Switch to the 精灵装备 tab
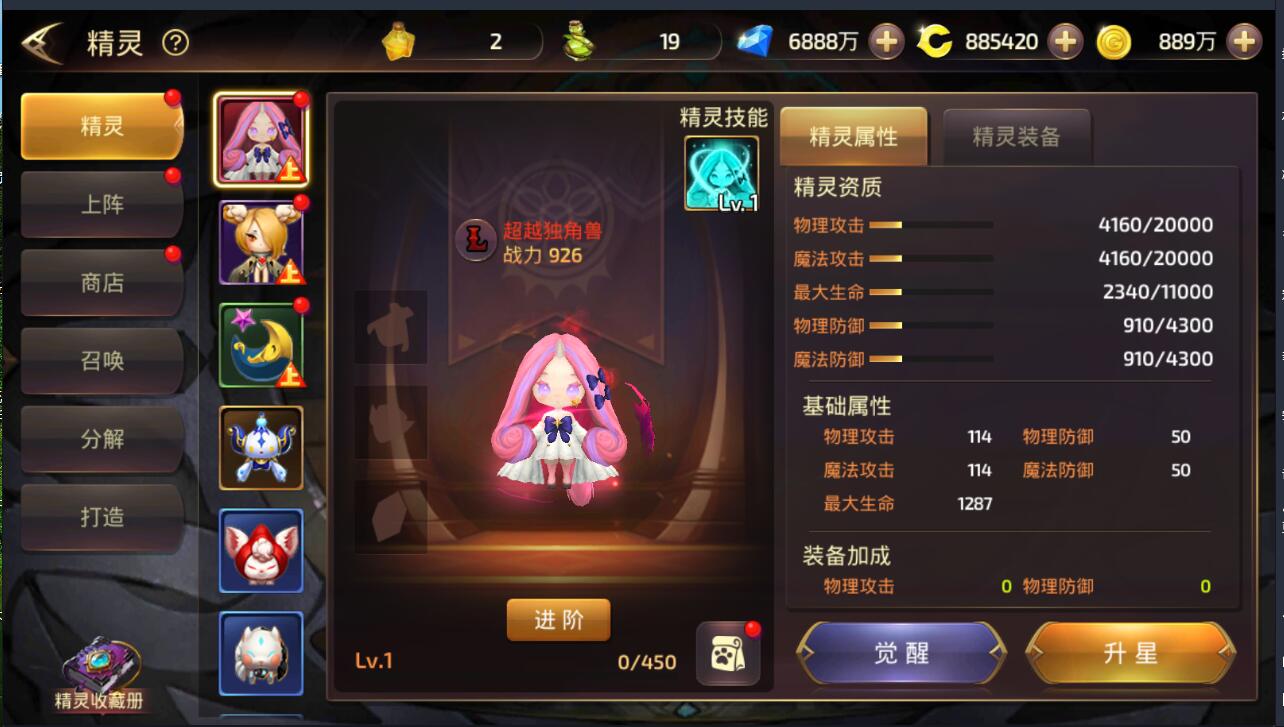1284x727 pixels. click(1016, 137)
